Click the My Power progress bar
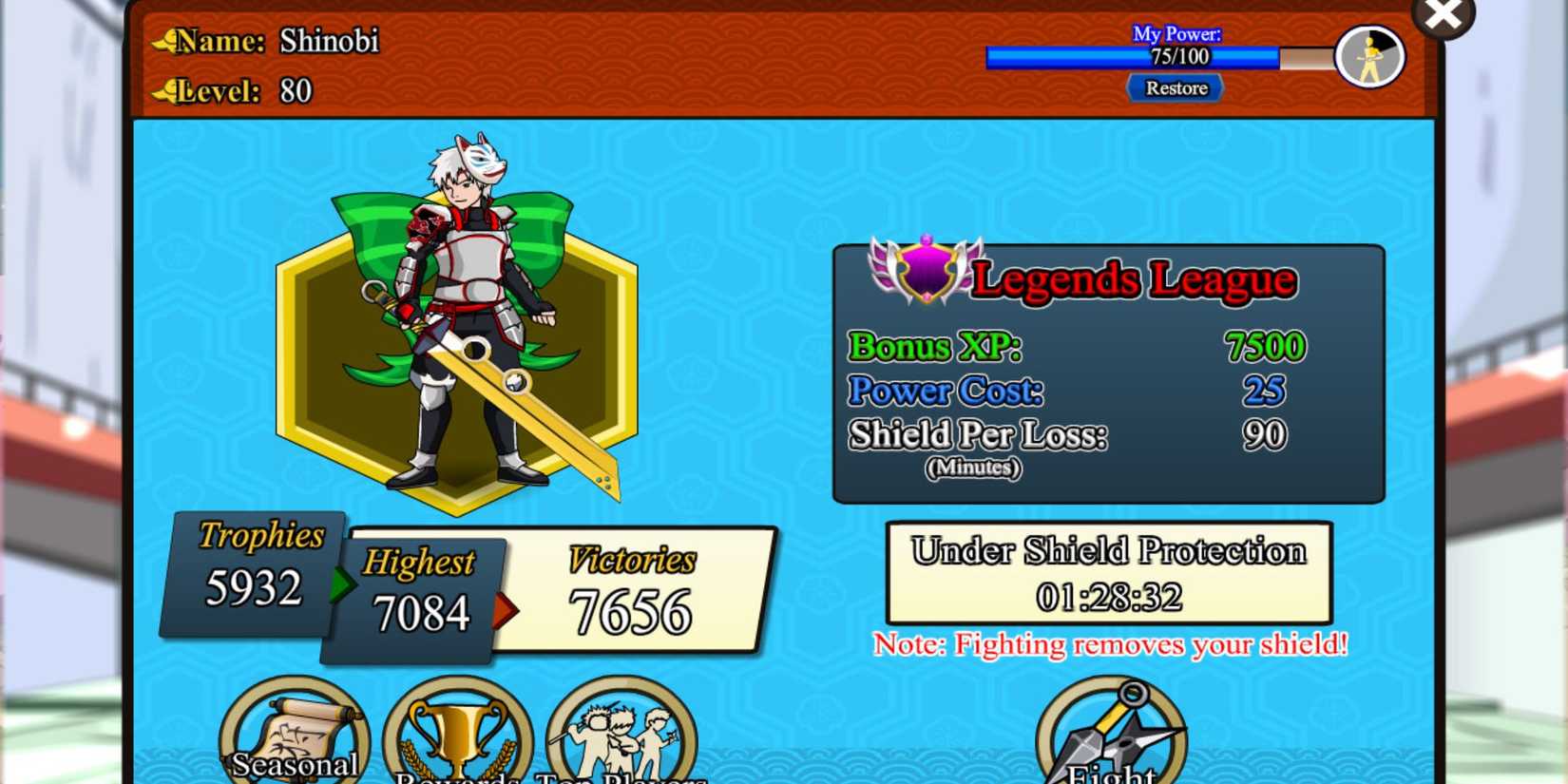This screenshot has height=784, width=1568. point(1134,57)
